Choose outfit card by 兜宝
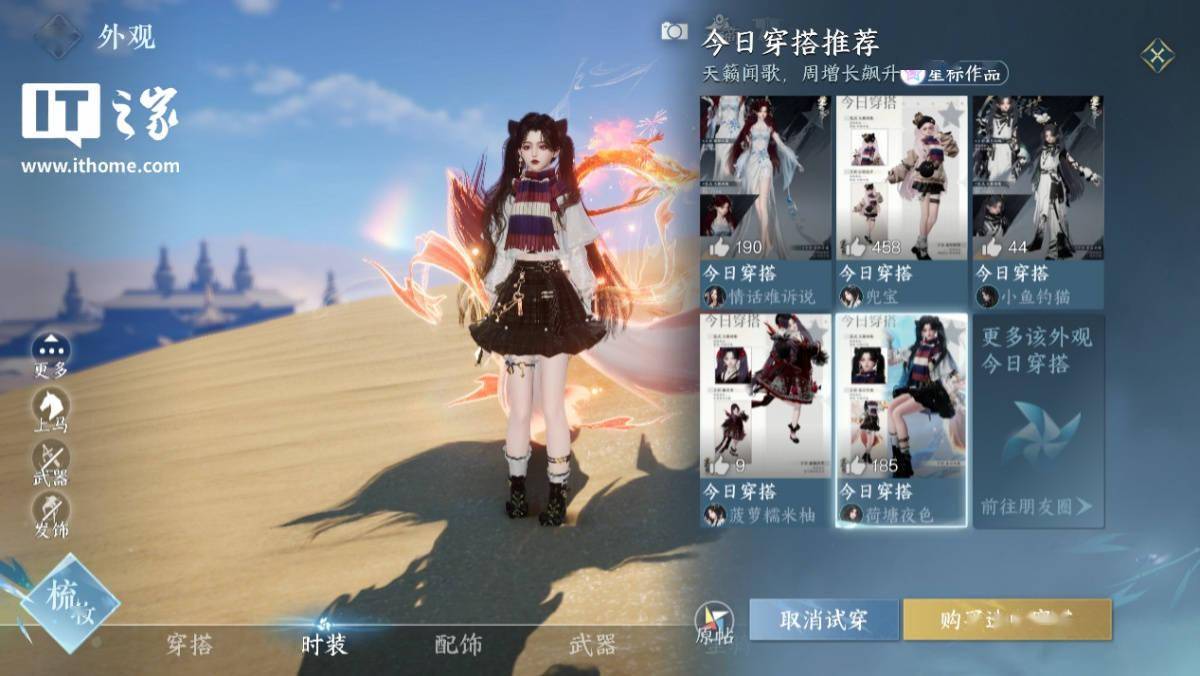The image size is (1200, 676). [x=901, y=200]
